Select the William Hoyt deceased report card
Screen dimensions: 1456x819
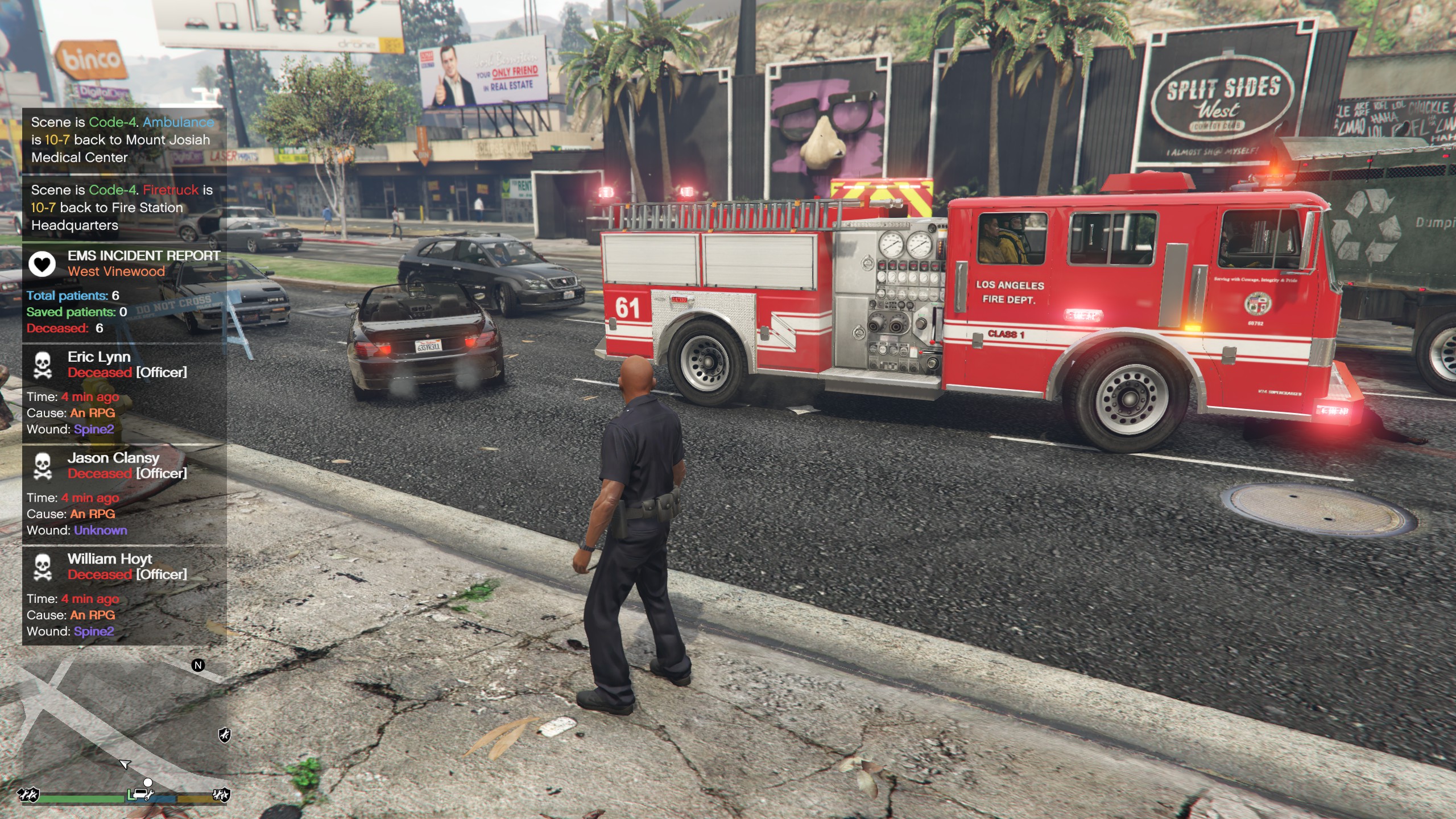[124, 595]
